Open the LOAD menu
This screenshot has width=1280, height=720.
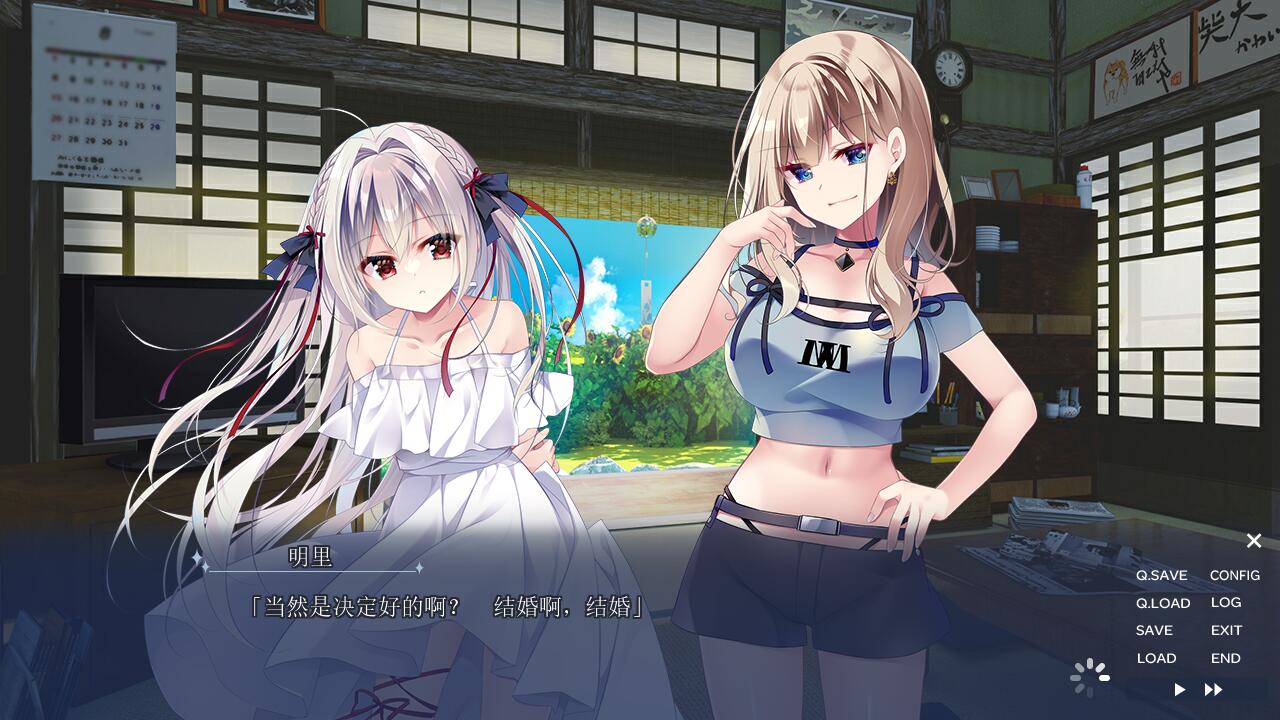[x=1156, y=658]
